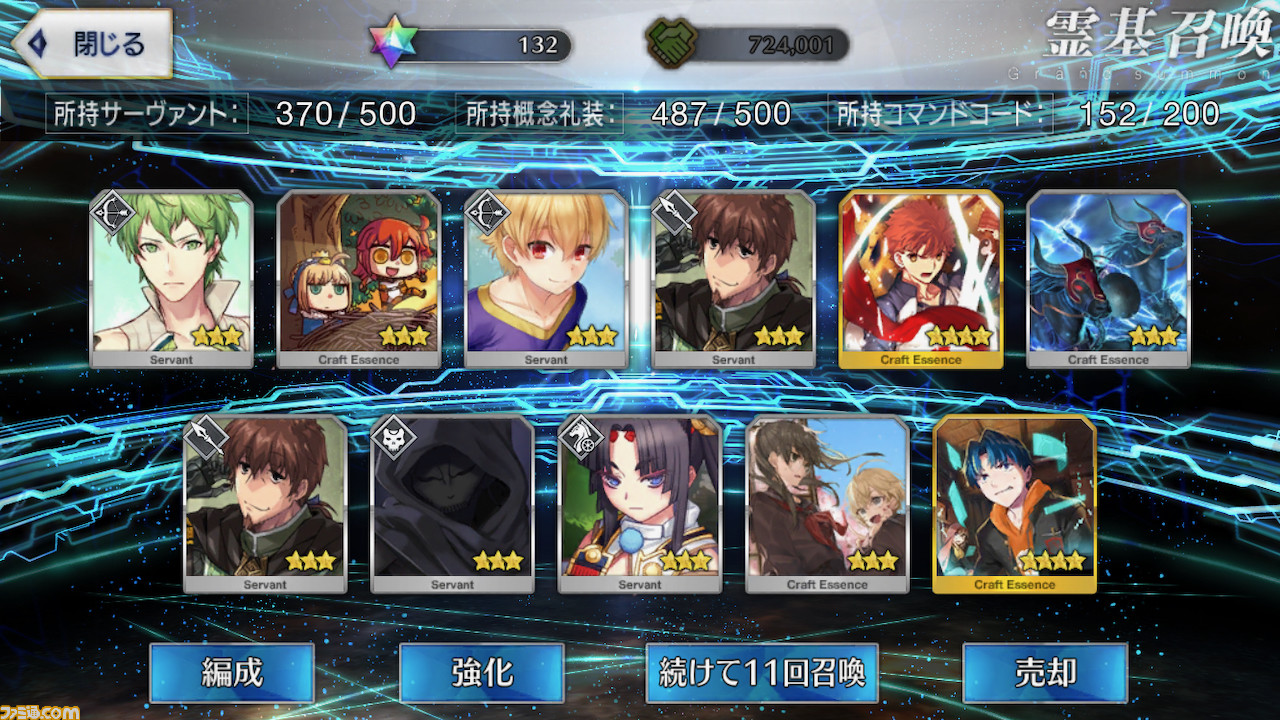Close the summon results with 閉じる

pyautogui.click(x=96, y=44)
